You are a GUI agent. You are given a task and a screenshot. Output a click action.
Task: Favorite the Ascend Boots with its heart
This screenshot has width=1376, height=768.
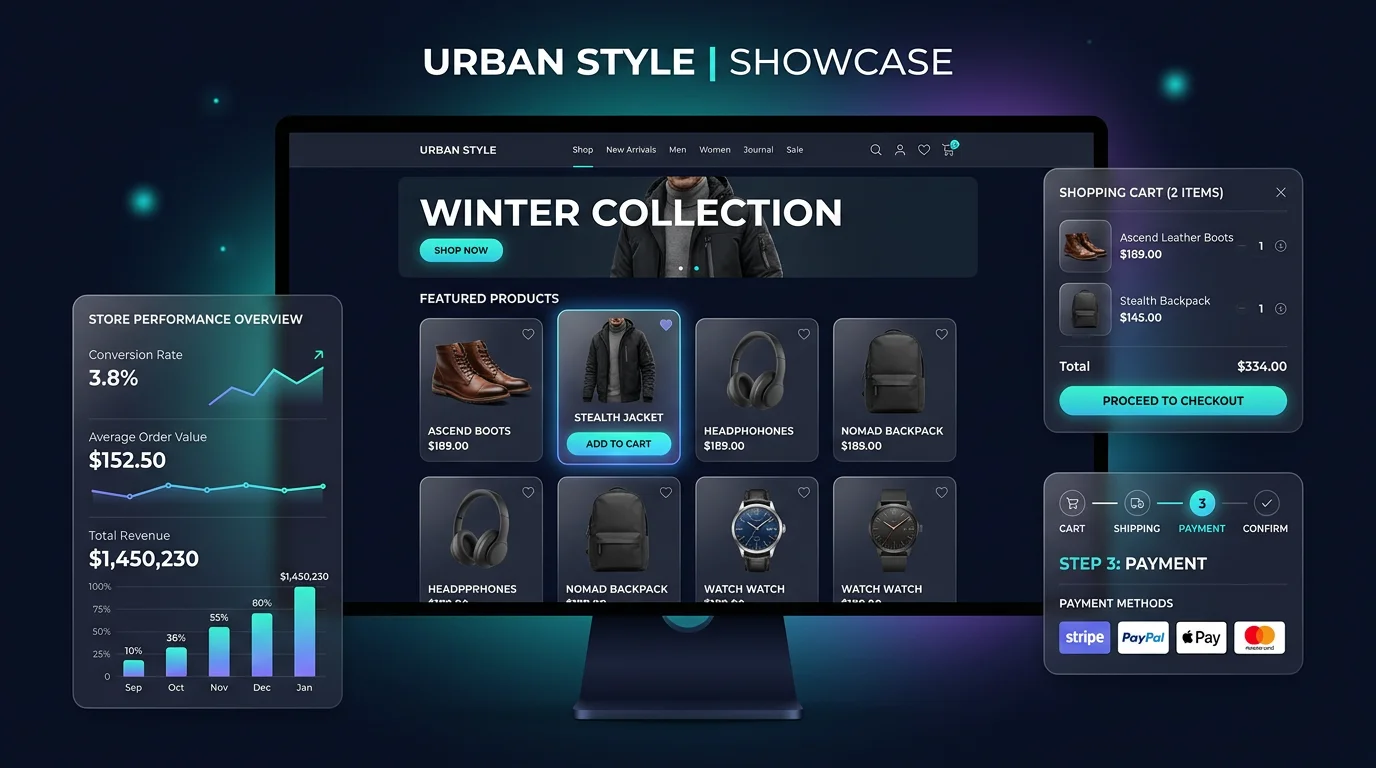pyautogui.click(x=528, y=335)
